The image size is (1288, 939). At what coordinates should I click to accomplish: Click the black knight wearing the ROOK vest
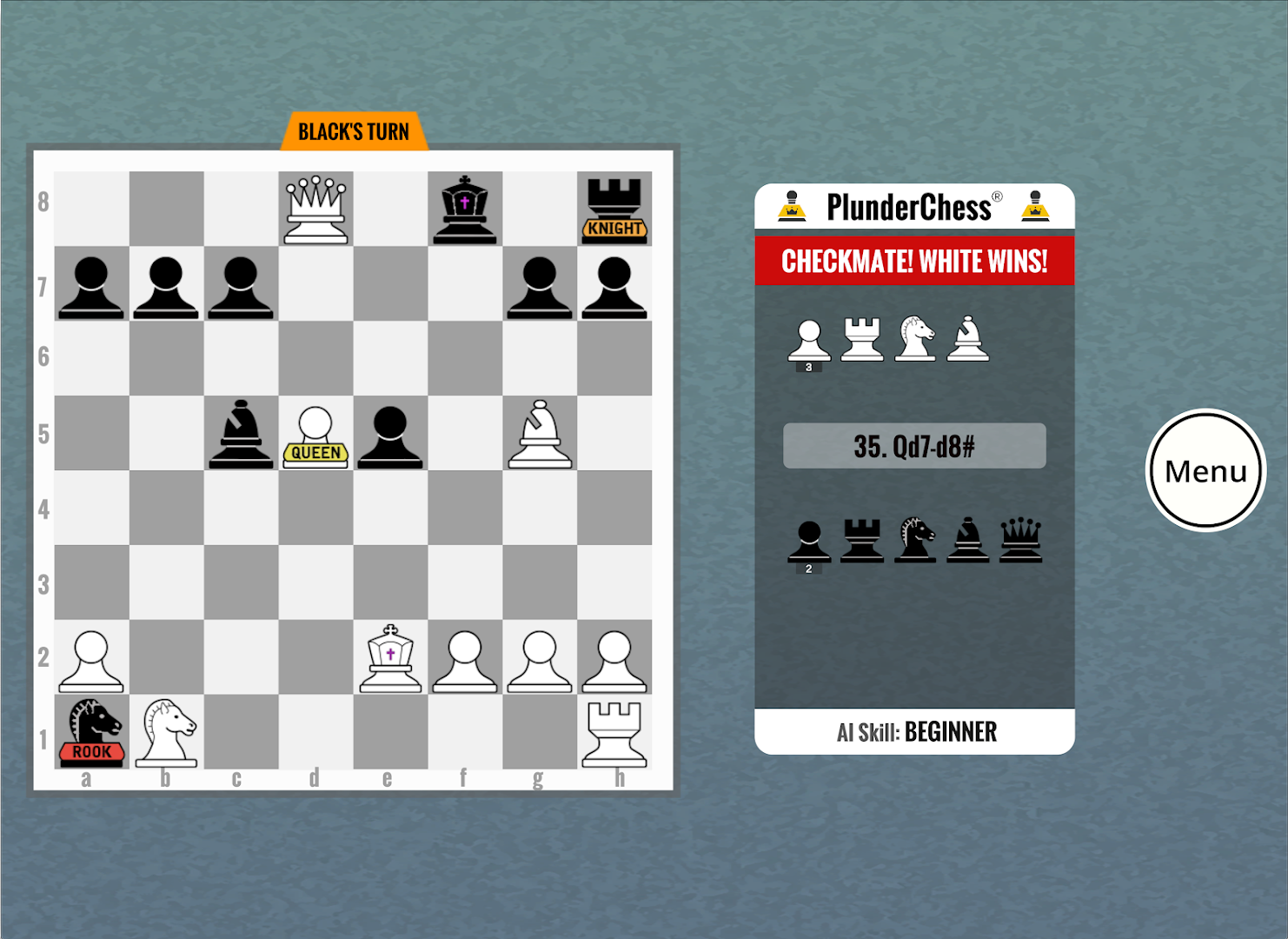point(90,730)
